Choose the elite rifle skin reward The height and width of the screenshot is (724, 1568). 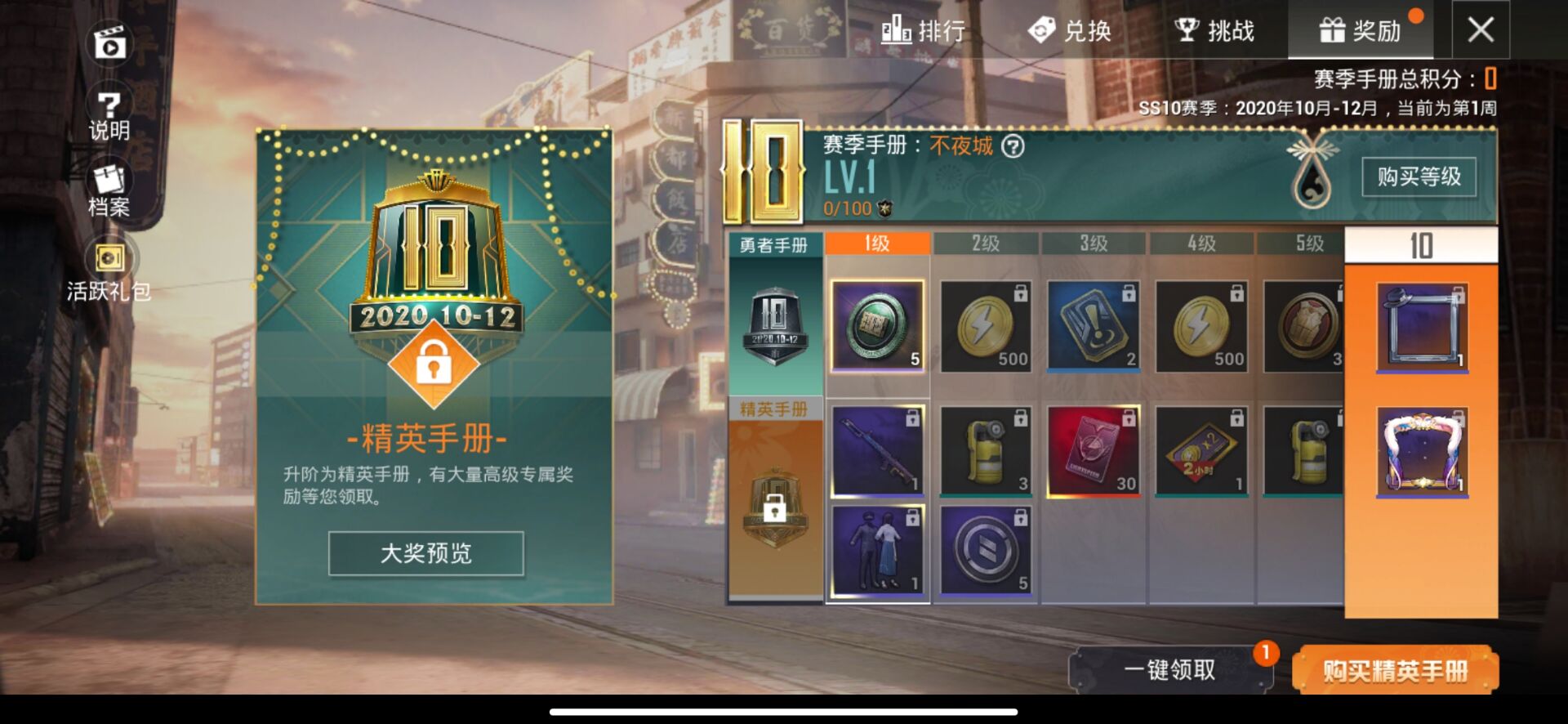877,451
